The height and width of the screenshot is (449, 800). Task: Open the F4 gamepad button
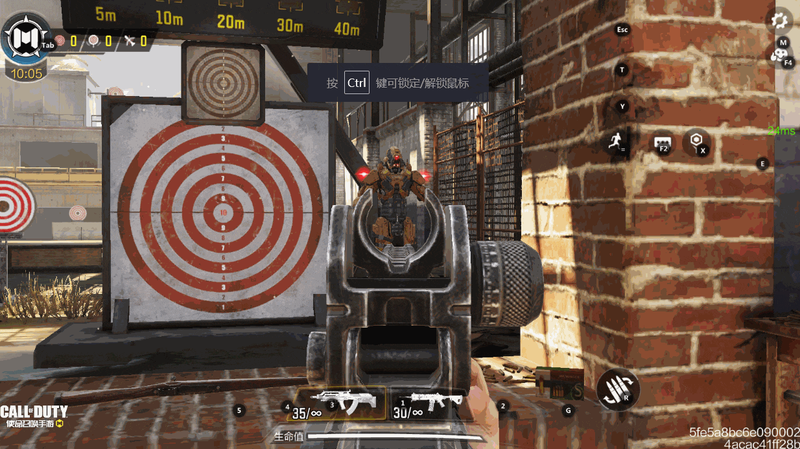click(780, 56)
